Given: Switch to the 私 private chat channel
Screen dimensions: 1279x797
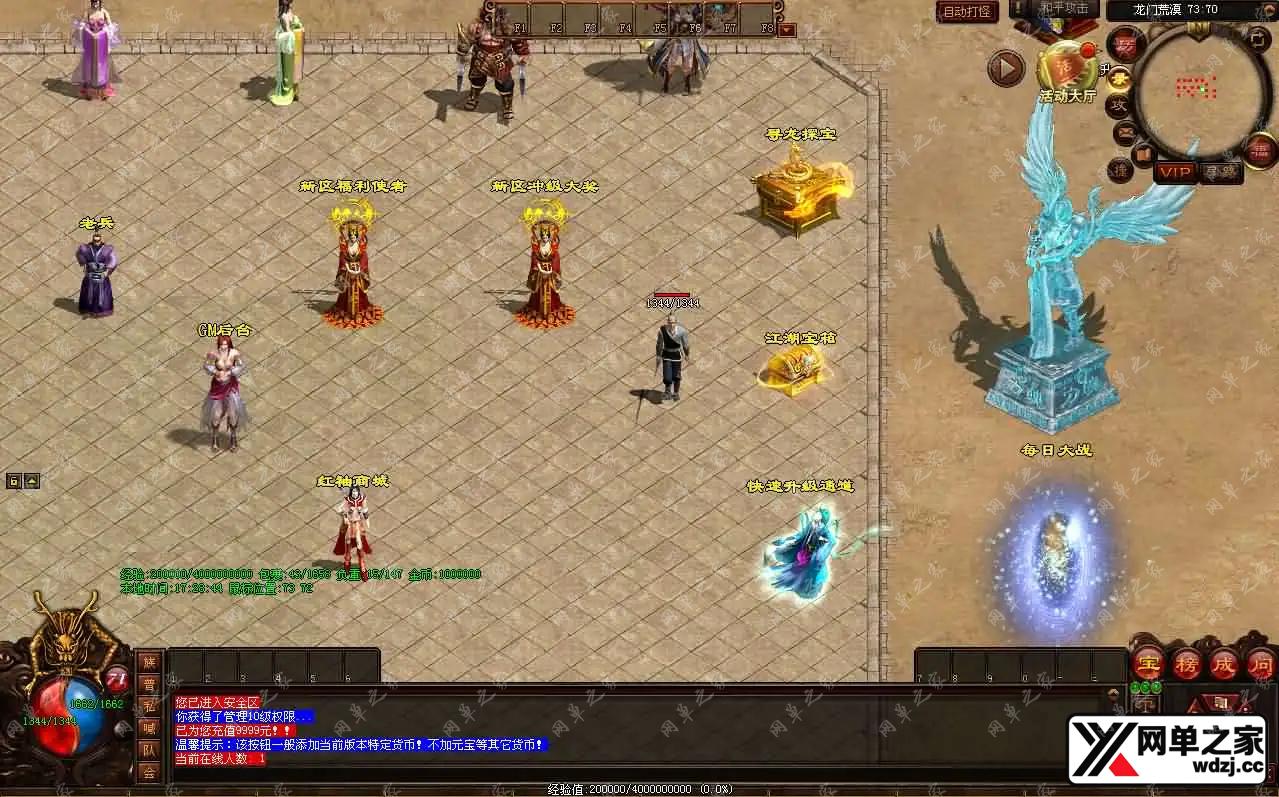Looking at the screenshot, I should tap(149, 706).
